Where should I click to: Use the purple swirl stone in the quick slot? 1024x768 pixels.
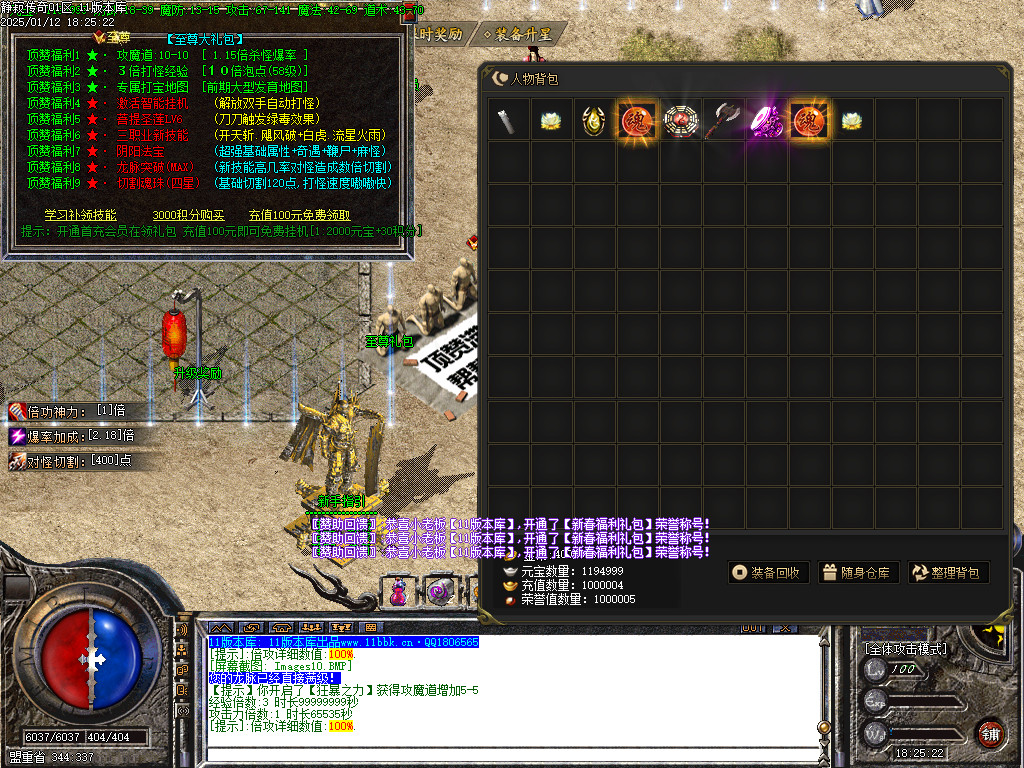(440, 591)
